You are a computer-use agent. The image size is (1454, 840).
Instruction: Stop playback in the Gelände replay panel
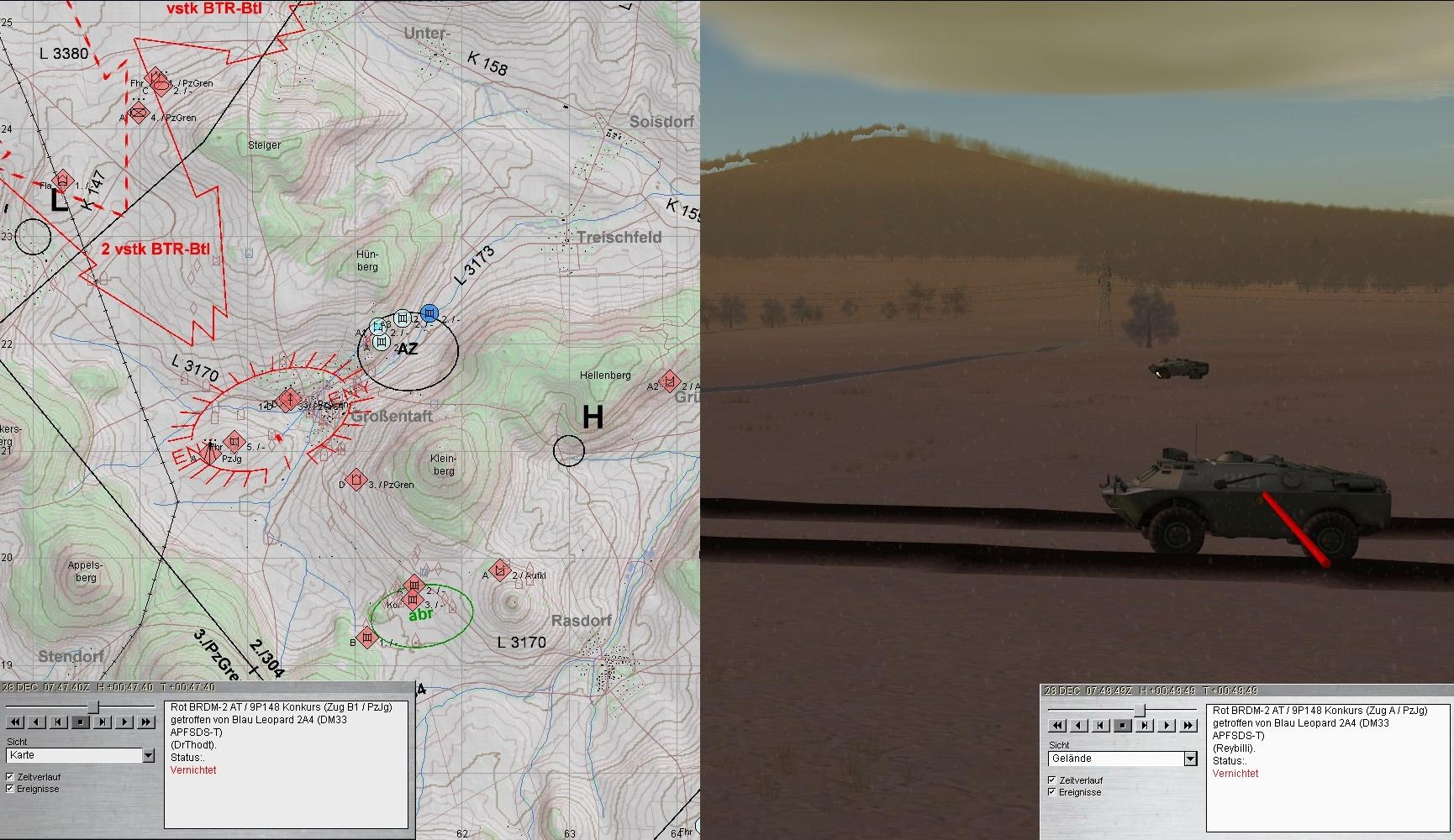[1123, 726]
